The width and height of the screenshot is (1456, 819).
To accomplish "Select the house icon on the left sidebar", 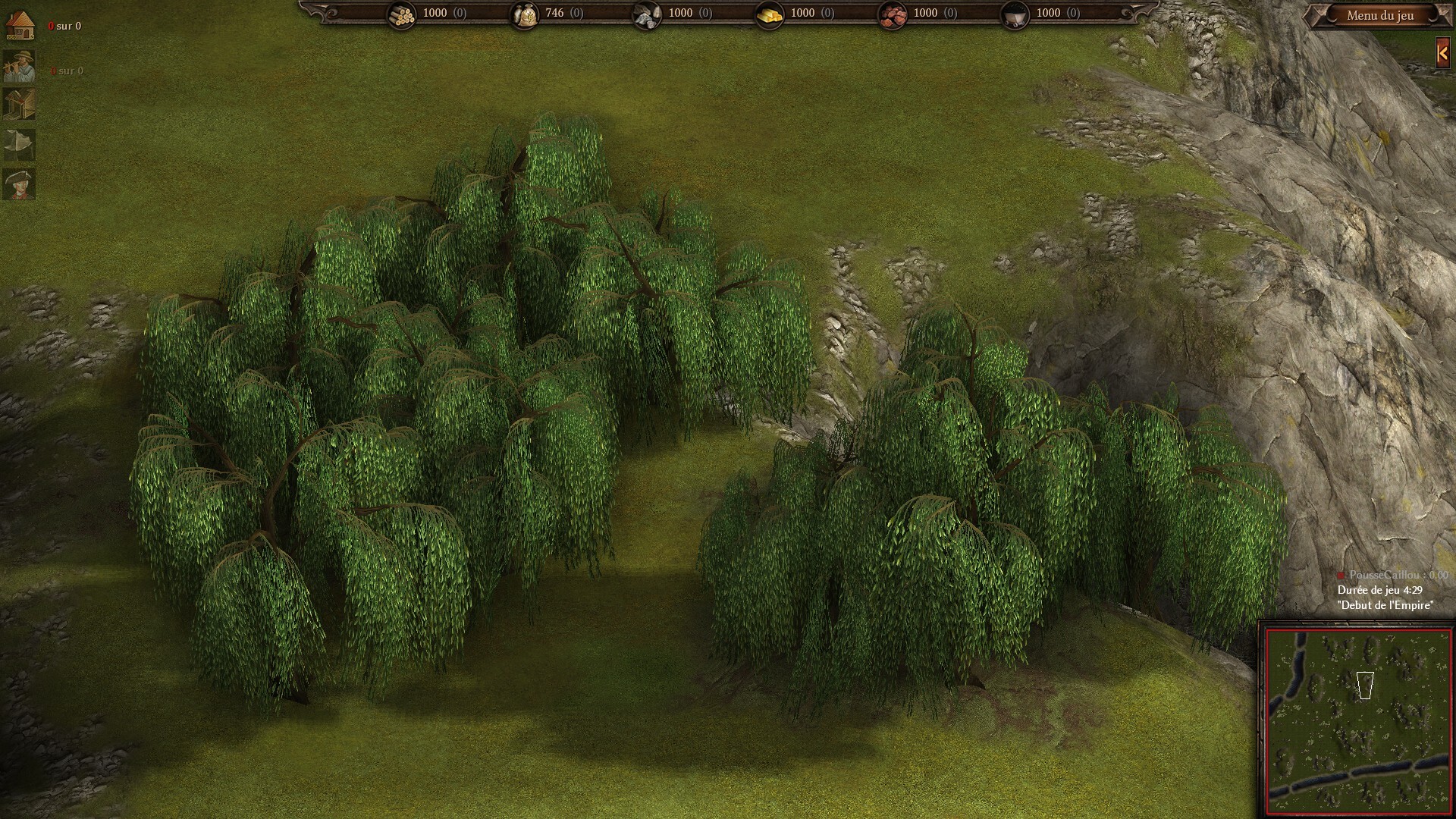I will [20, 26].
